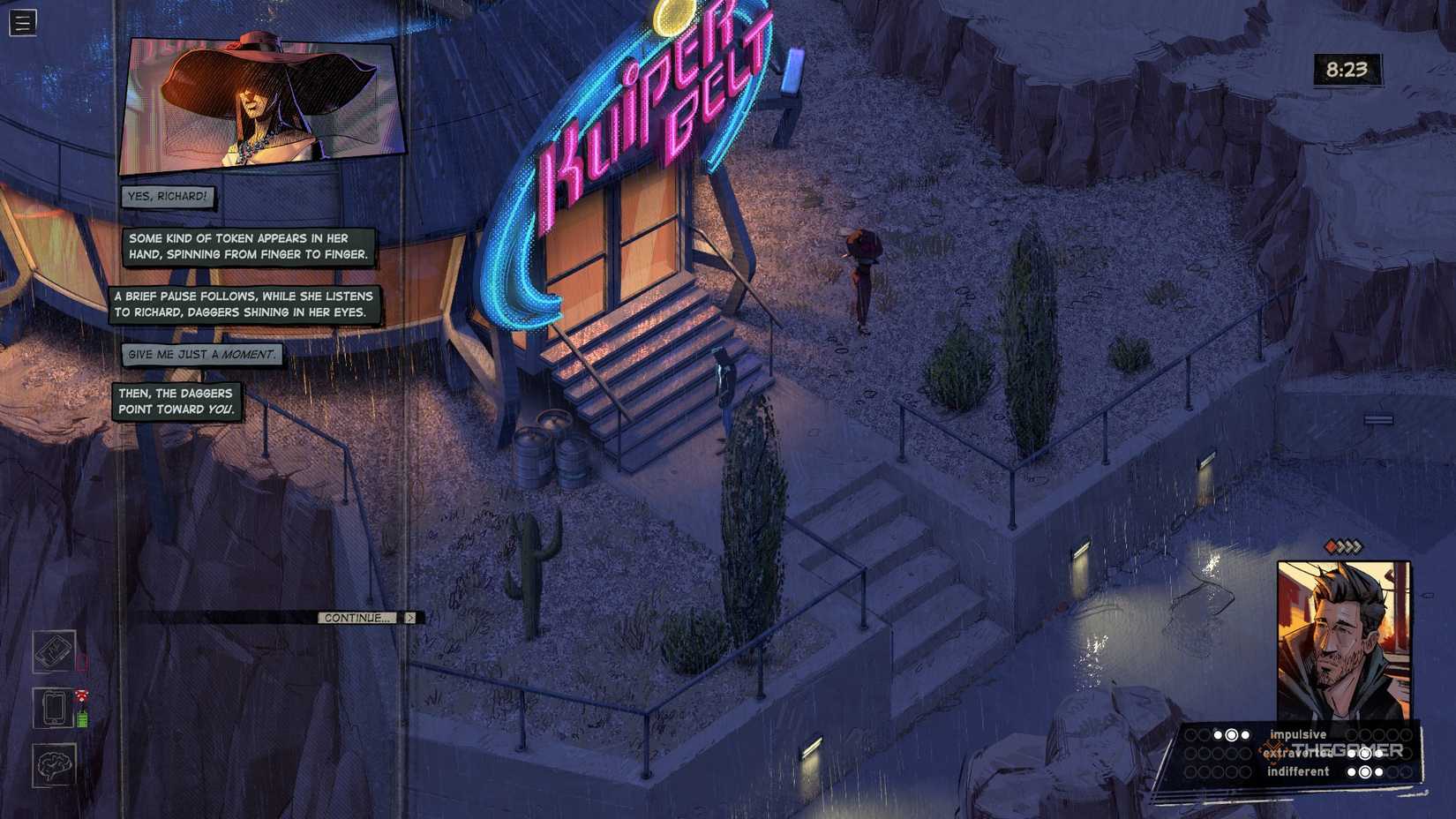Screen dimensions: 1456x819
Task: Click the speaker portrait wearing the red hat
Action: pos(256,101)
